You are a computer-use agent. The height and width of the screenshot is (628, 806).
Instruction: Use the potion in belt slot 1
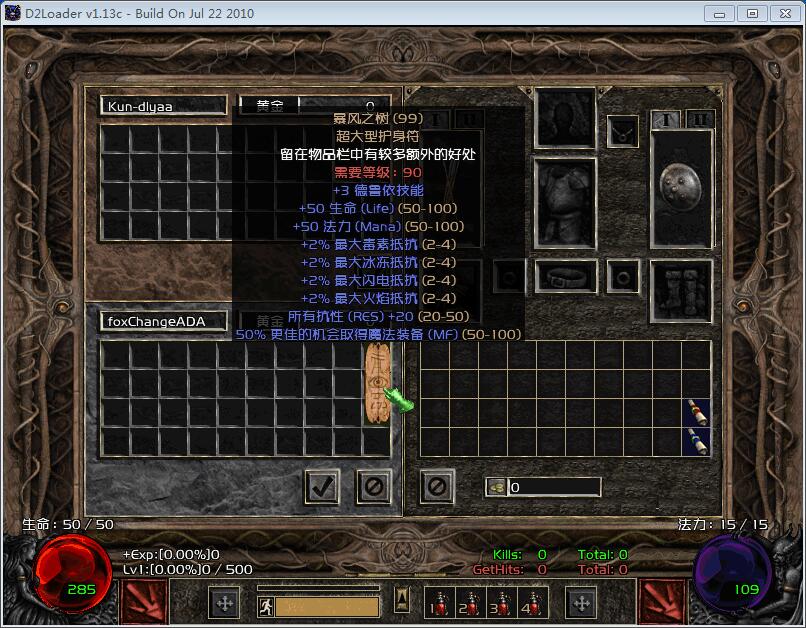pyautogui.click(x=437, y=603)
